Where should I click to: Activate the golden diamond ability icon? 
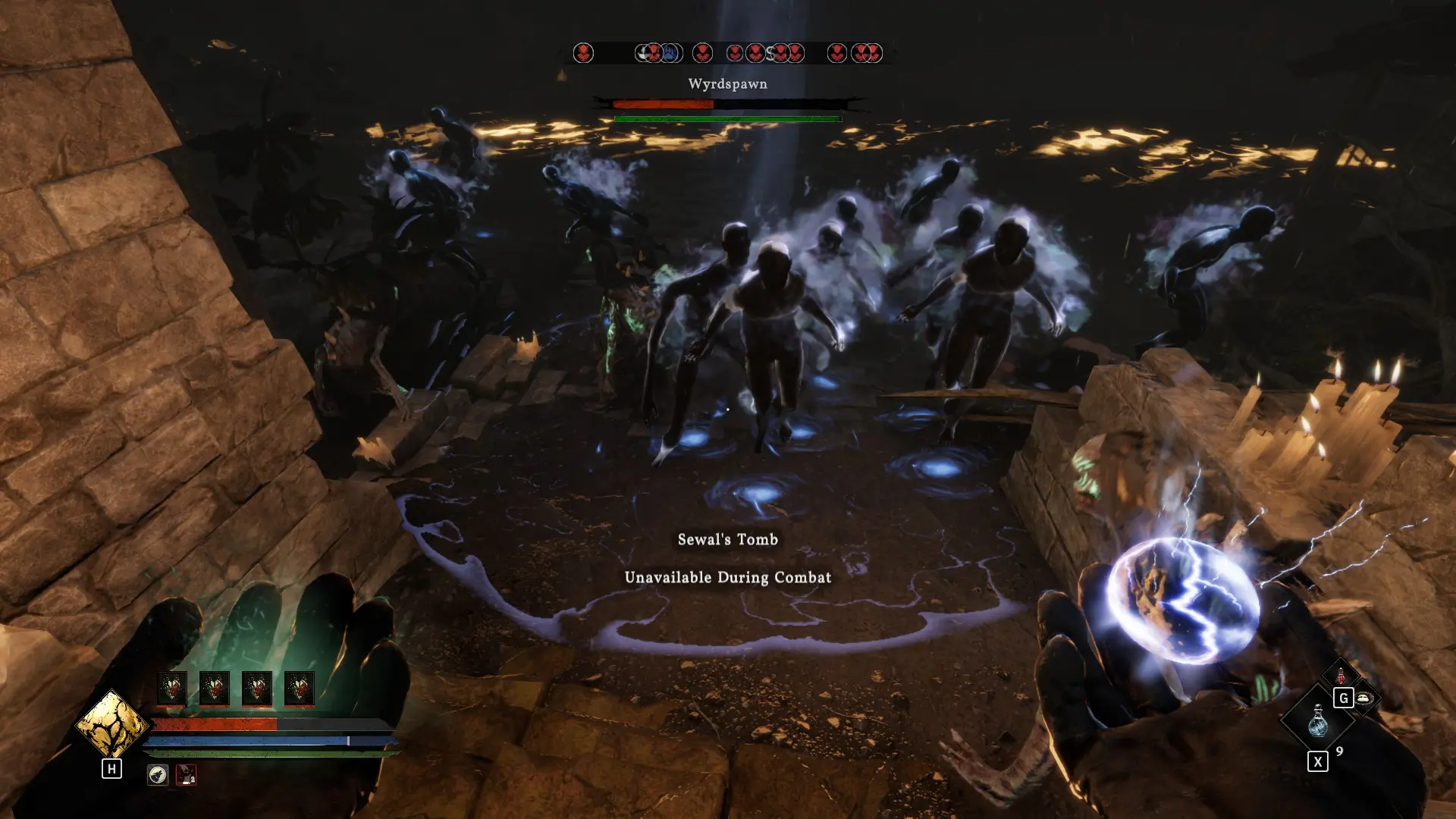111,725
